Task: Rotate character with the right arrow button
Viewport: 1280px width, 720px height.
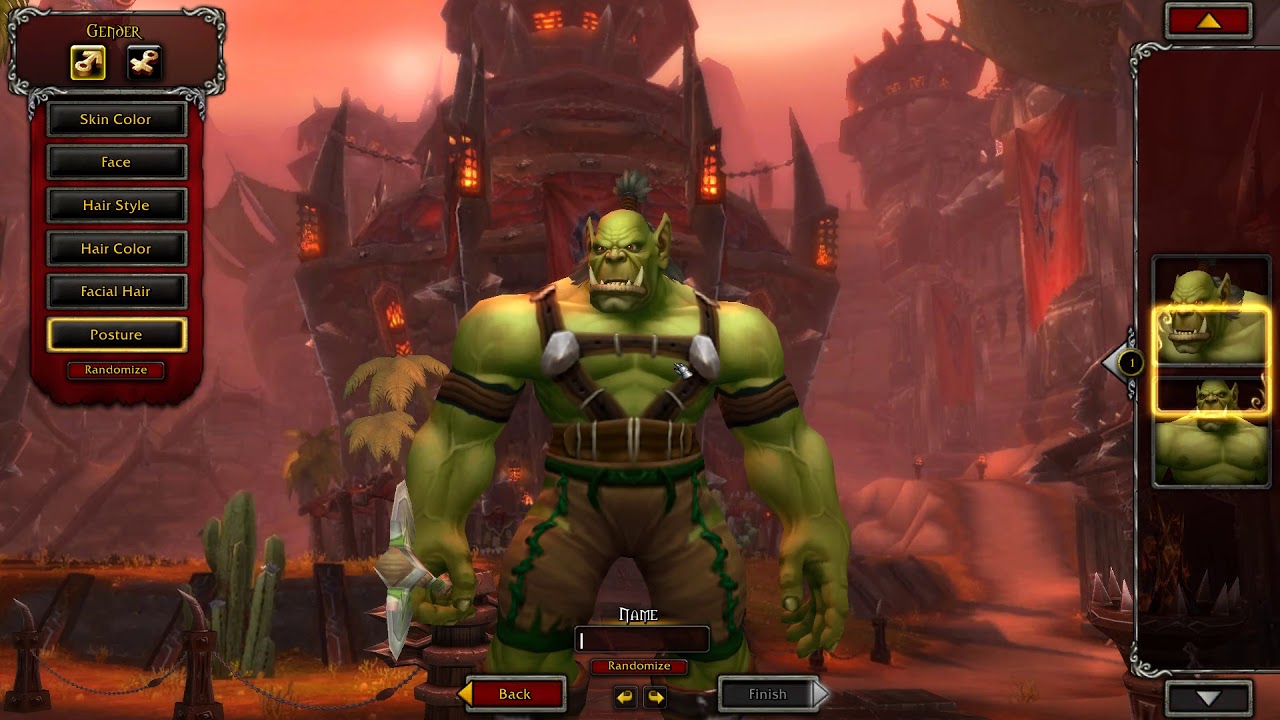Action: 656,696
